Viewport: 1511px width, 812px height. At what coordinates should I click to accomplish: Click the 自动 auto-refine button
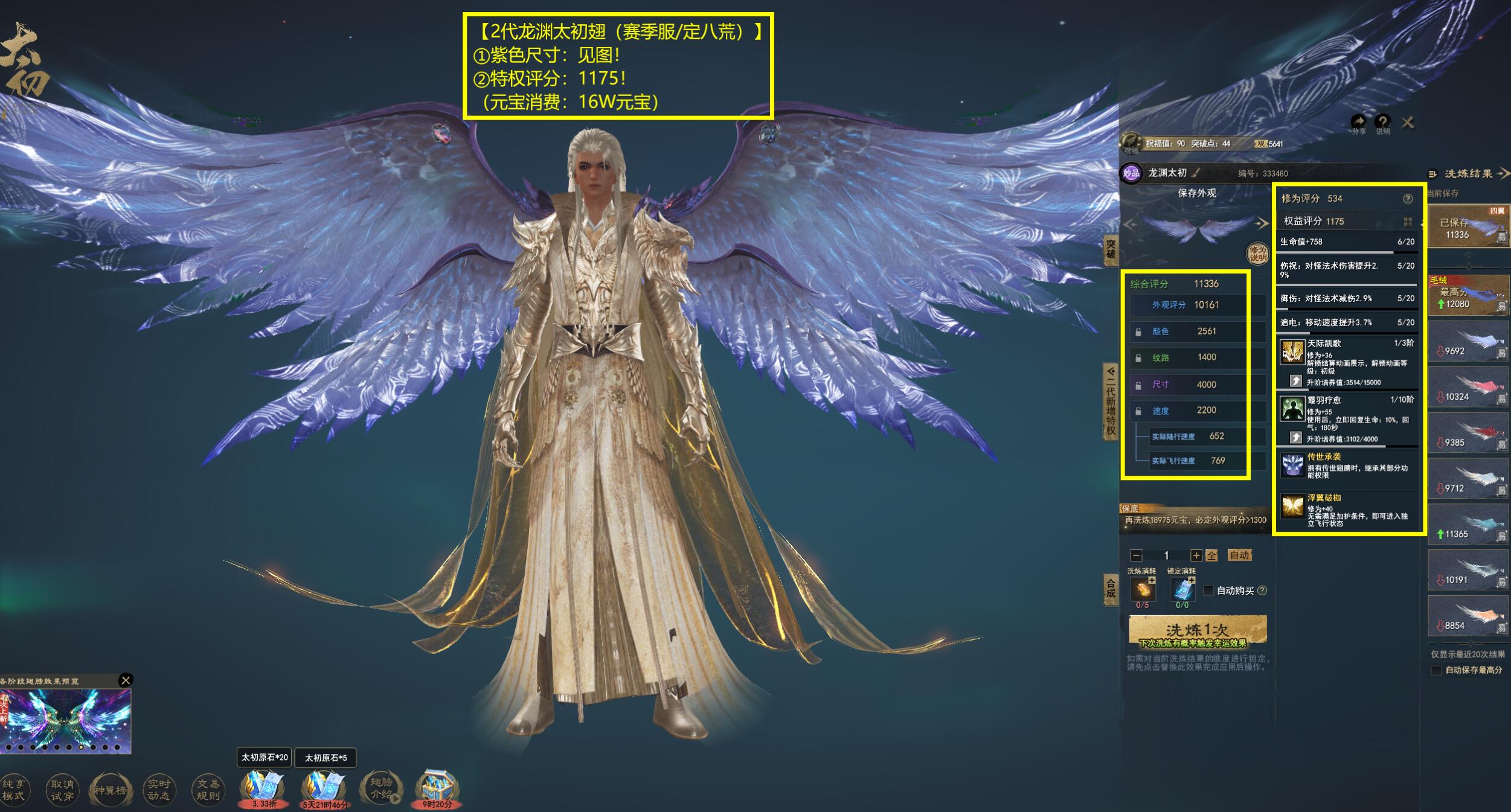click(1239, 555)
